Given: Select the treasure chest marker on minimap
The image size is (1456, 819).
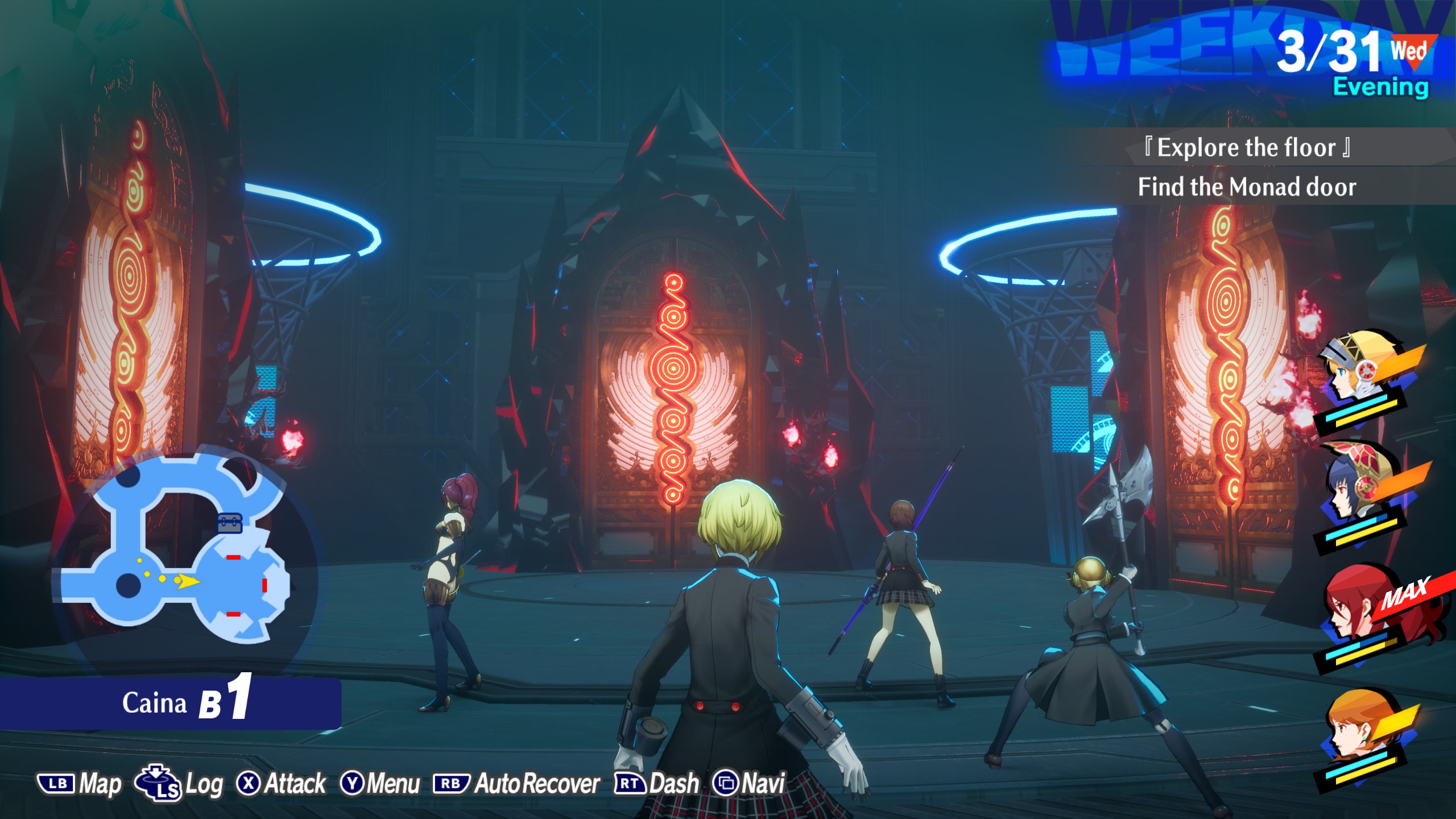Looking at the screenshot, I should pyautogui.click(x=230, y=522).
